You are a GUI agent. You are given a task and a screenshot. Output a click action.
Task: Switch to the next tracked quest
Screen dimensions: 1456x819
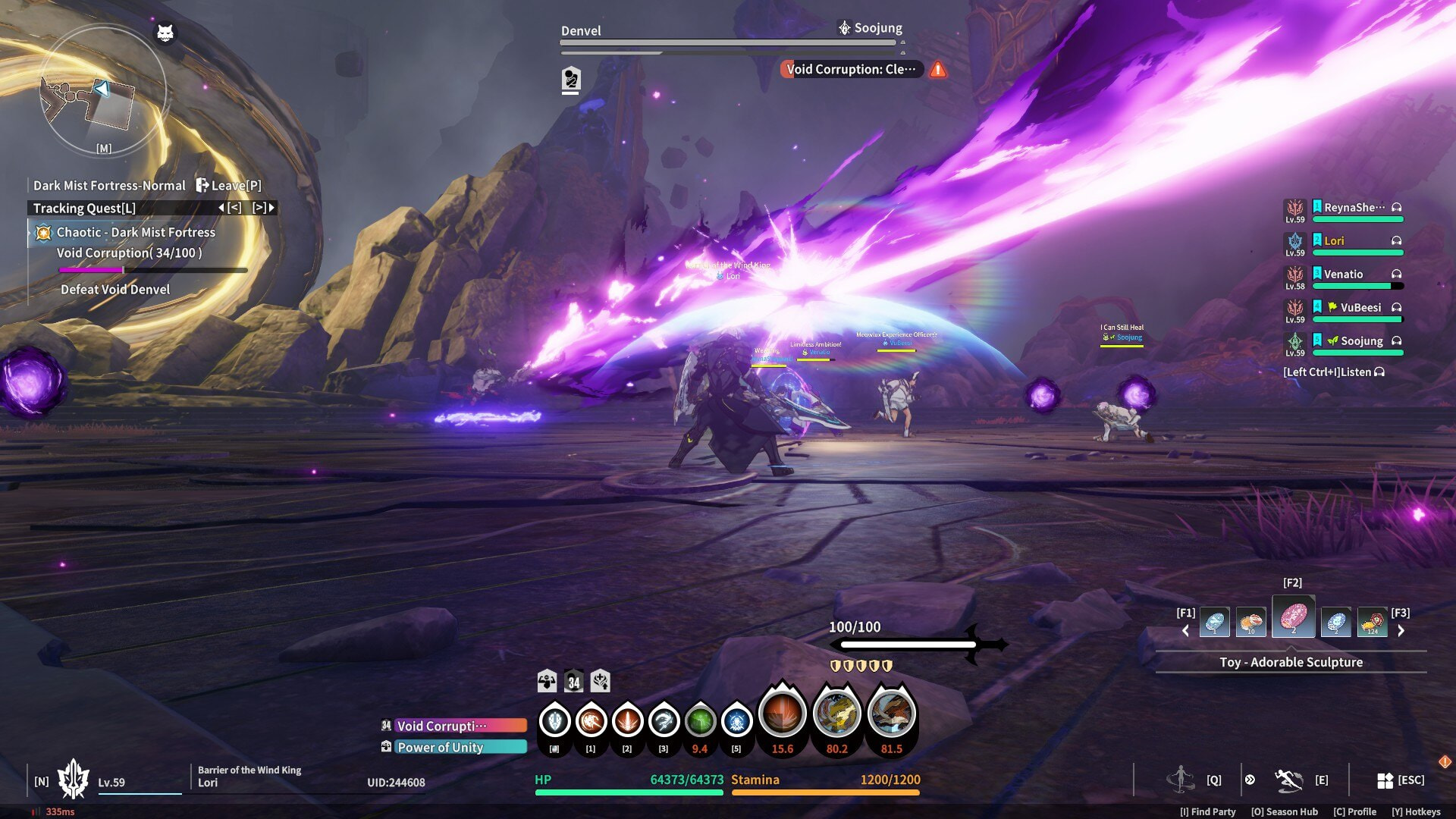[264, 208]
